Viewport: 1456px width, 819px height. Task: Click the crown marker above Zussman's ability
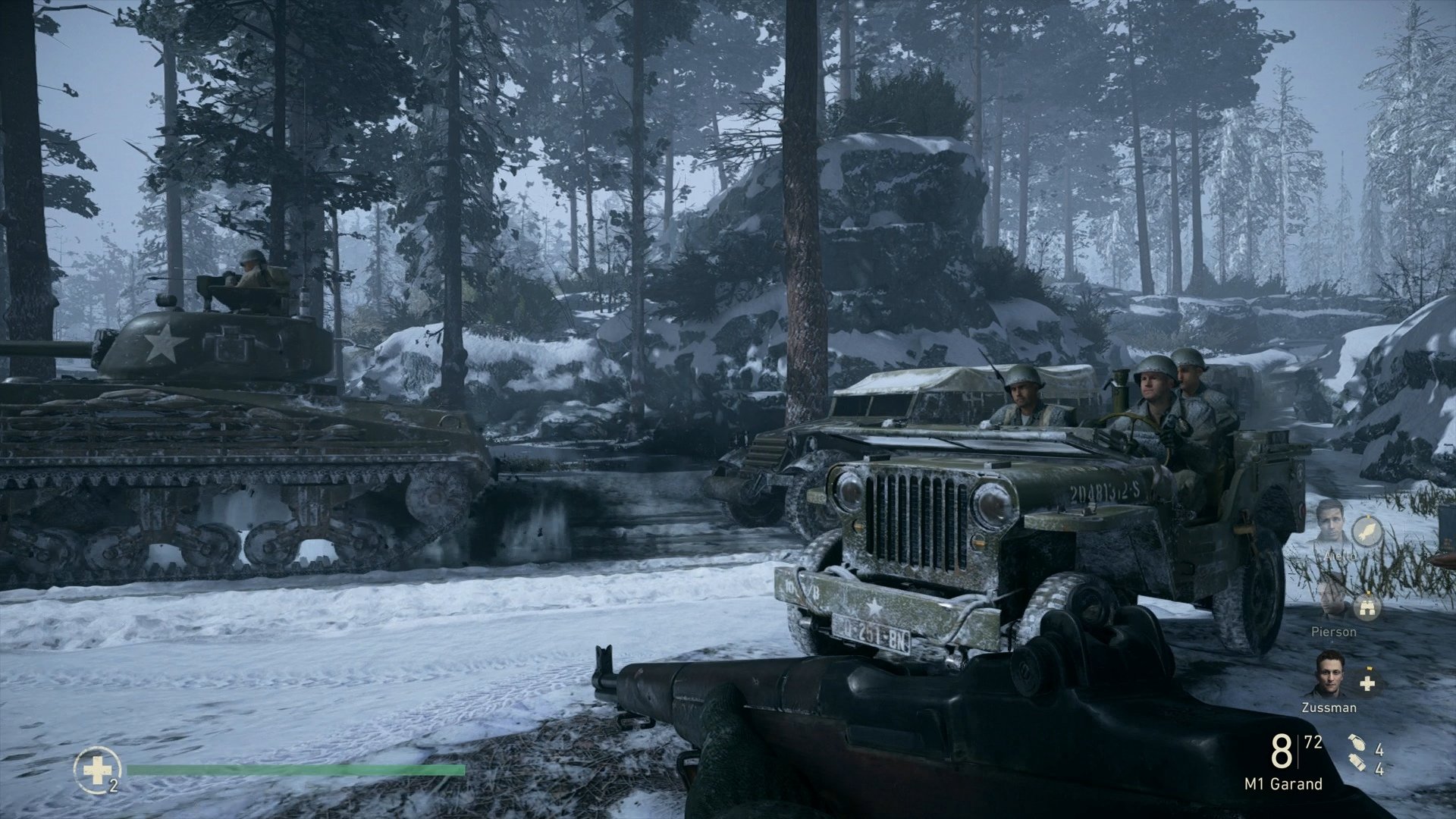point(1368,668)
